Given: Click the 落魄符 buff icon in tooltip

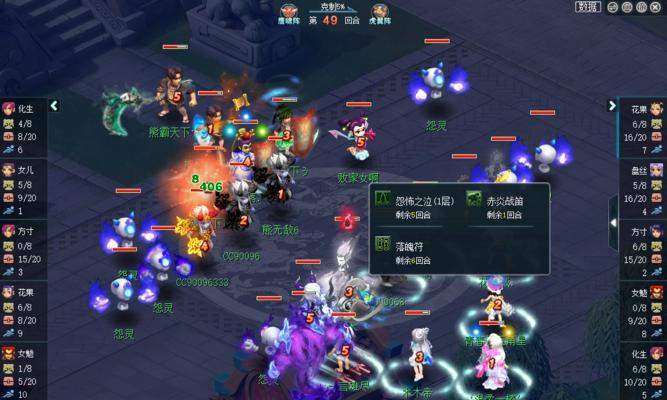Looking at the screenshot, I should (382, 243).
